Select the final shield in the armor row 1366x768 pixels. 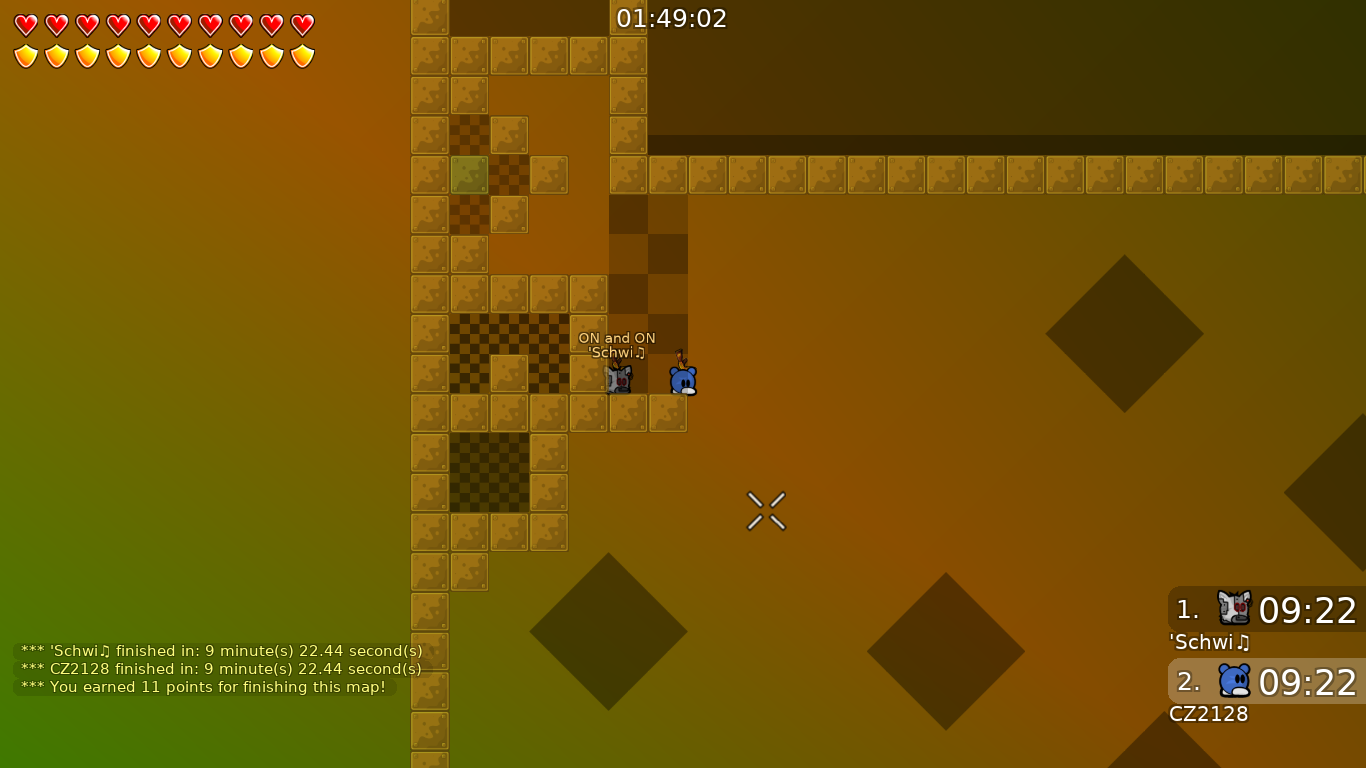tap(300, 55)
